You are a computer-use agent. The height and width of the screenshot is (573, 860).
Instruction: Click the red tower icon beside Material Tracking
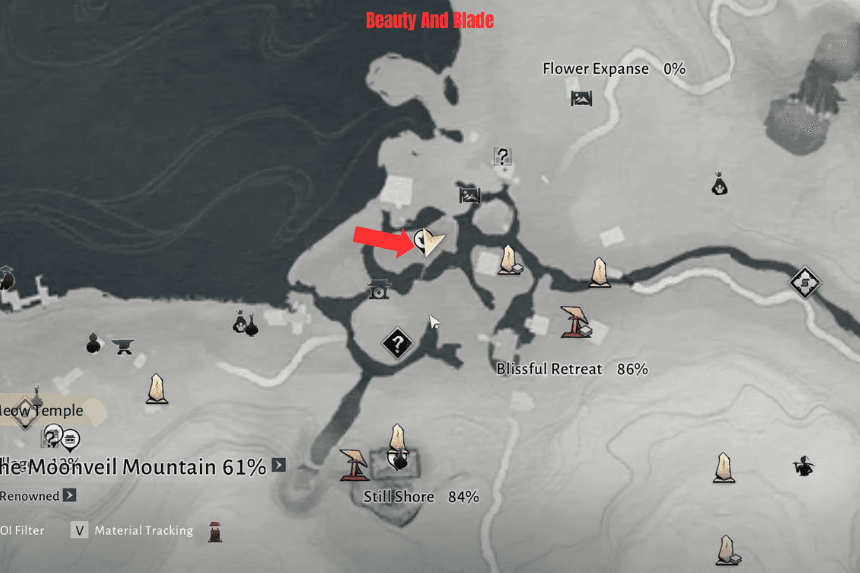point(215,531)
